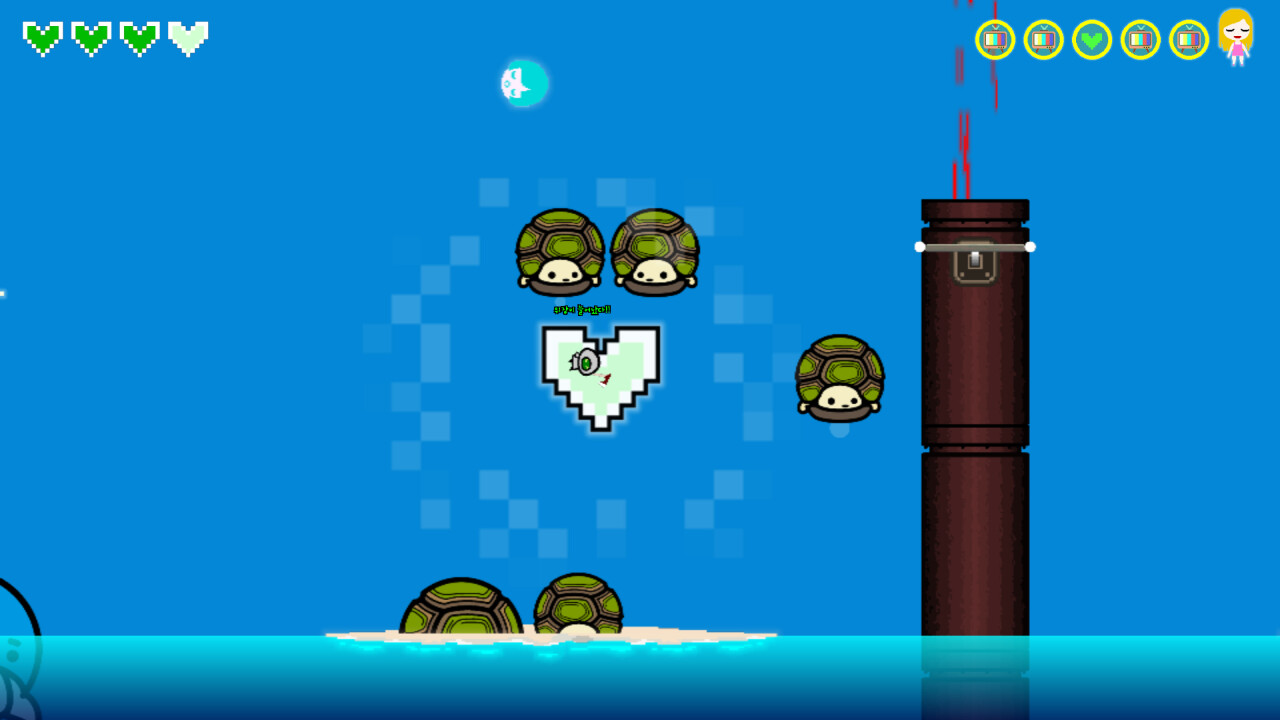Select the rightmost TV badge

(x=1189, y=41)
